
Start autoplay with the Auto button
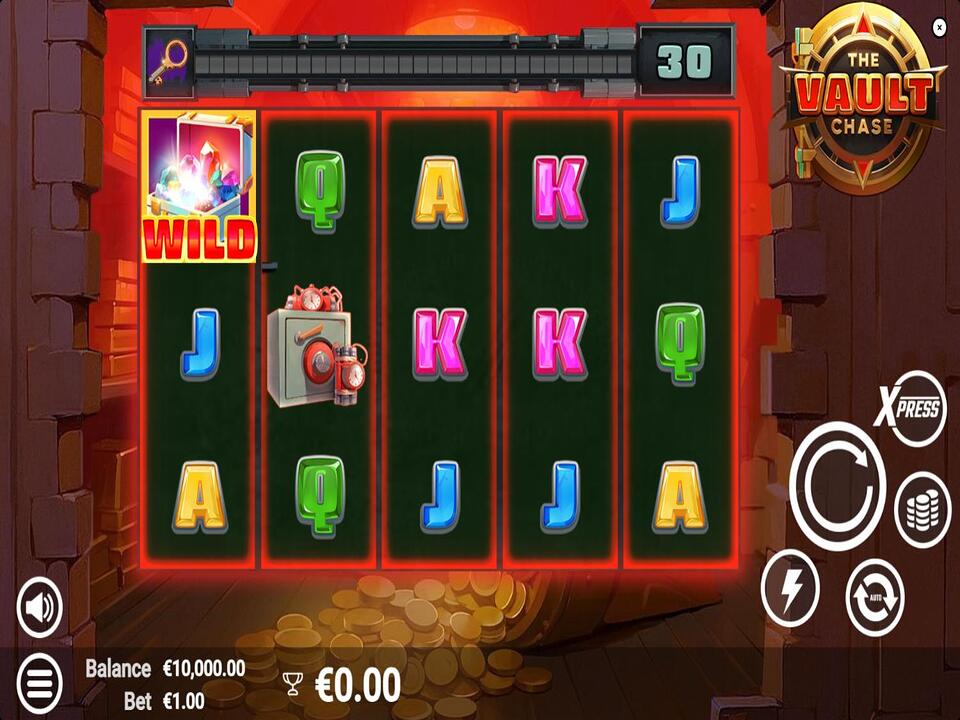(875, 597)
